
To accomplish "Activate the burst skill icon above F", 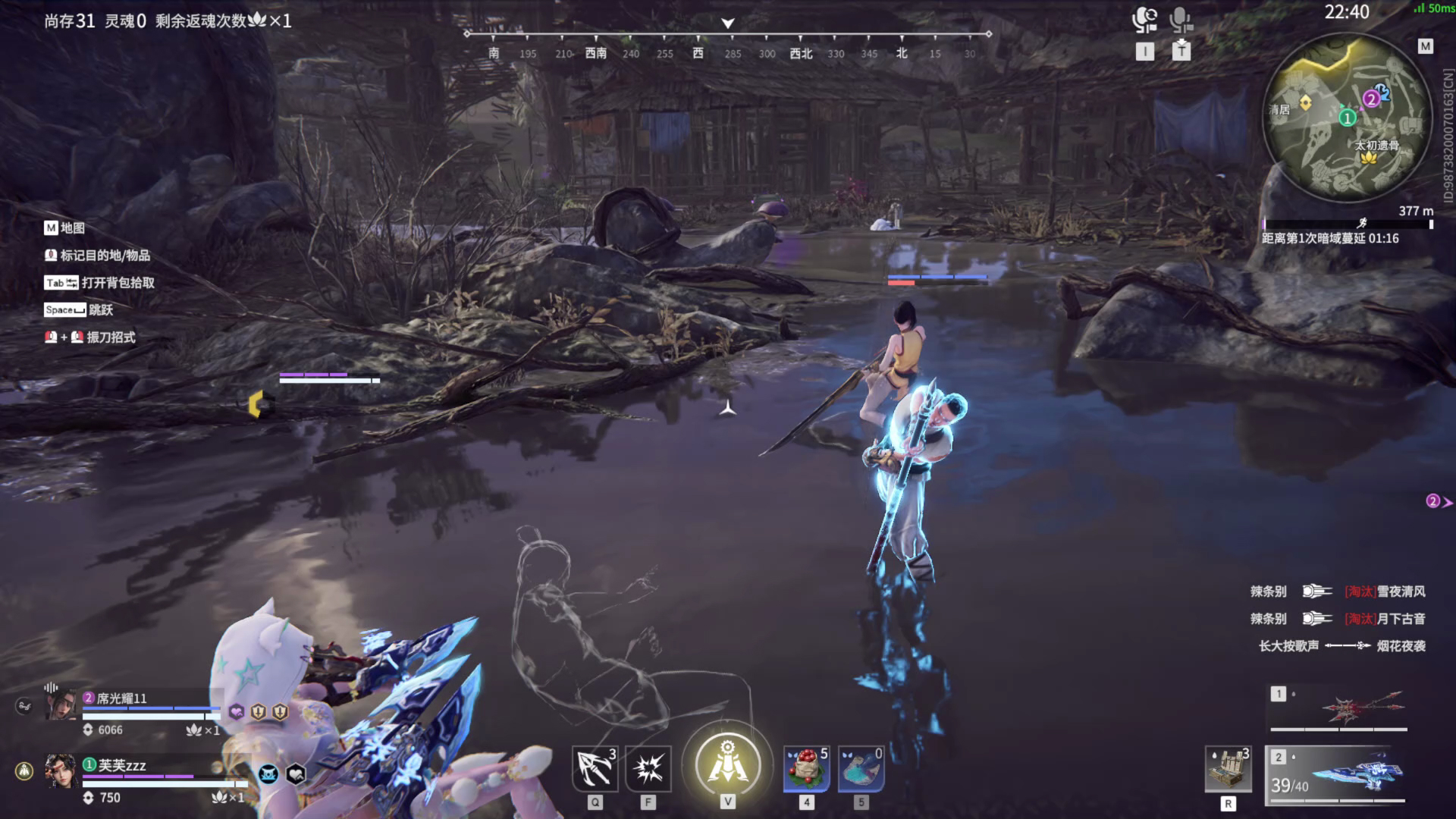I will pyautogui.click(x=648, y=768).
